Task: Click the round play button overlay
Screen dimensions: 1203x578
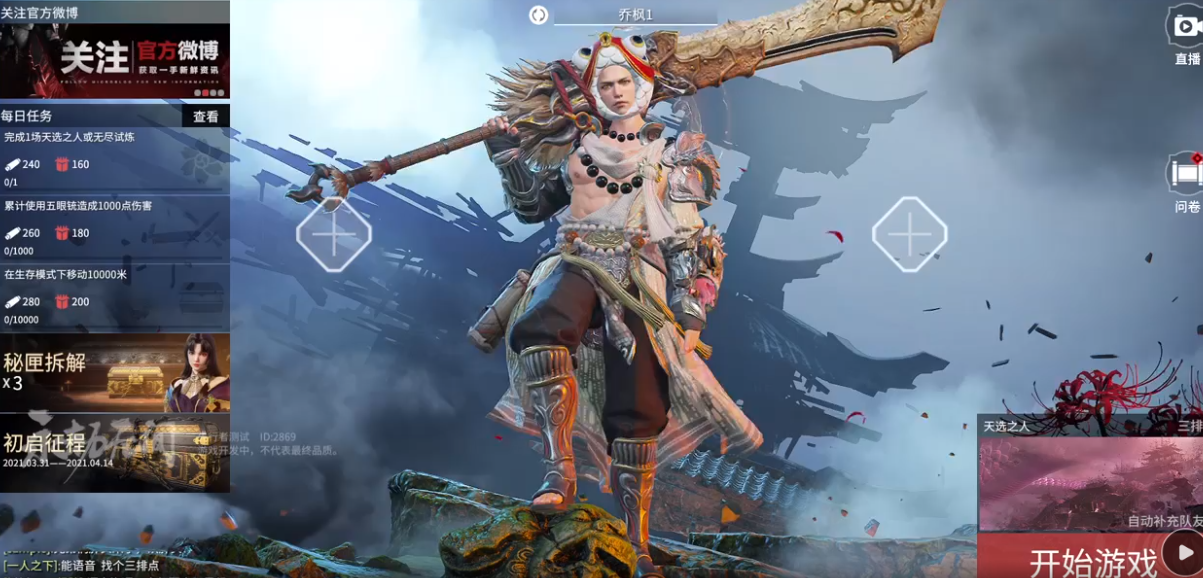Action: pyautogui.click(x=1184, y=553)
